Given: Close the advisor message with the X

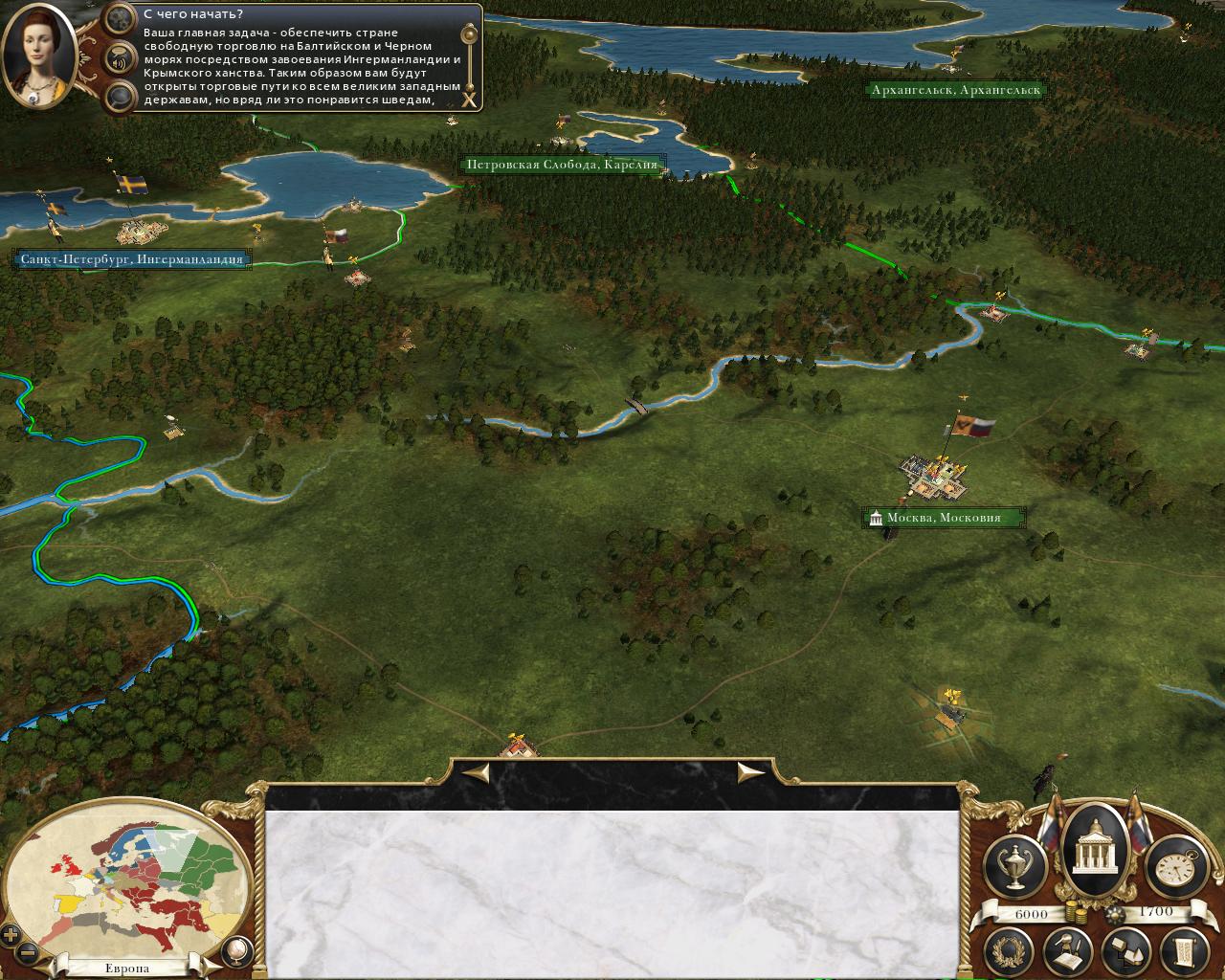Looking at the screenshot, I should click(x=469, y=99).
